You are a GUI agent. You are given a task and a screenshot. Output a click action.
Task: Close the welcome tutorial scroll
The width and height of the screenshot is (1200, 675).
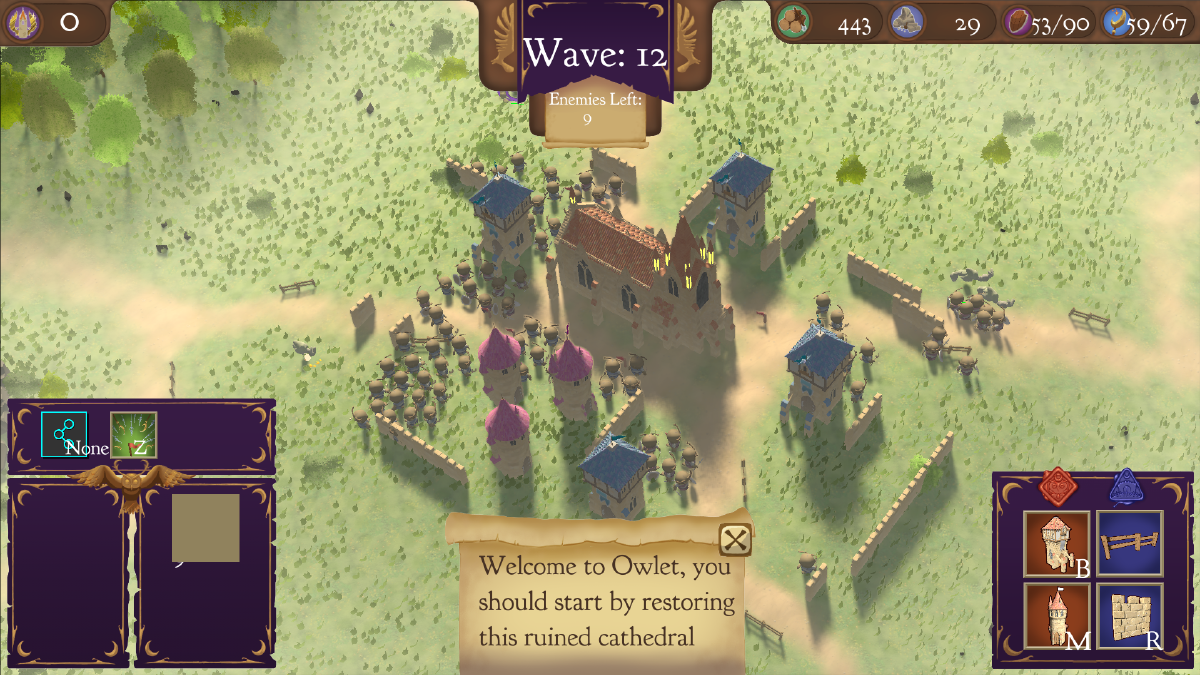point(736,540)
